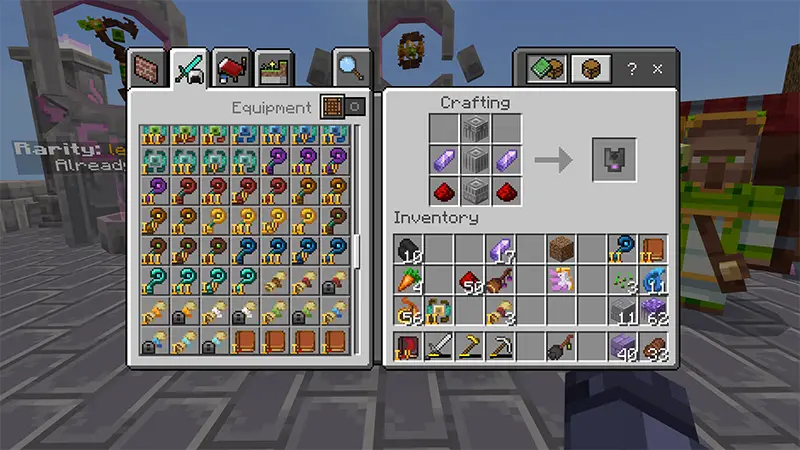800x450 pixels.
Task: Pick up the 17 amethyst shards
Action: tap(500, 249)
